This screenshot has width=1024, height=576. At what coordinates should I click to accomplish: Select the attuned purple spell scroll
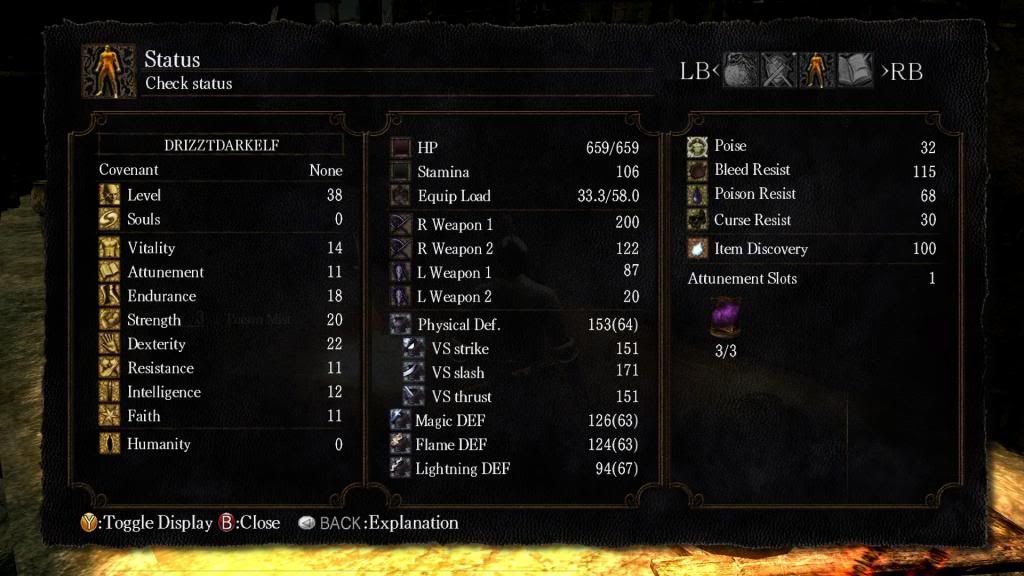point(726,318)
